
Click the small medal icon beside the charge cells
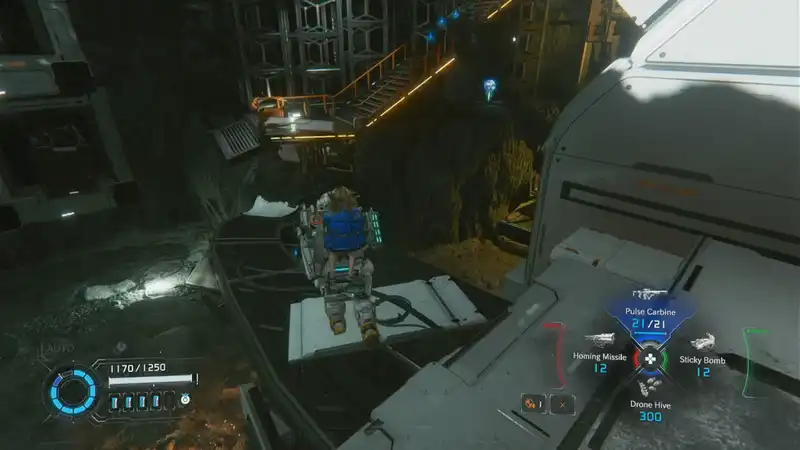click(185, 399)
